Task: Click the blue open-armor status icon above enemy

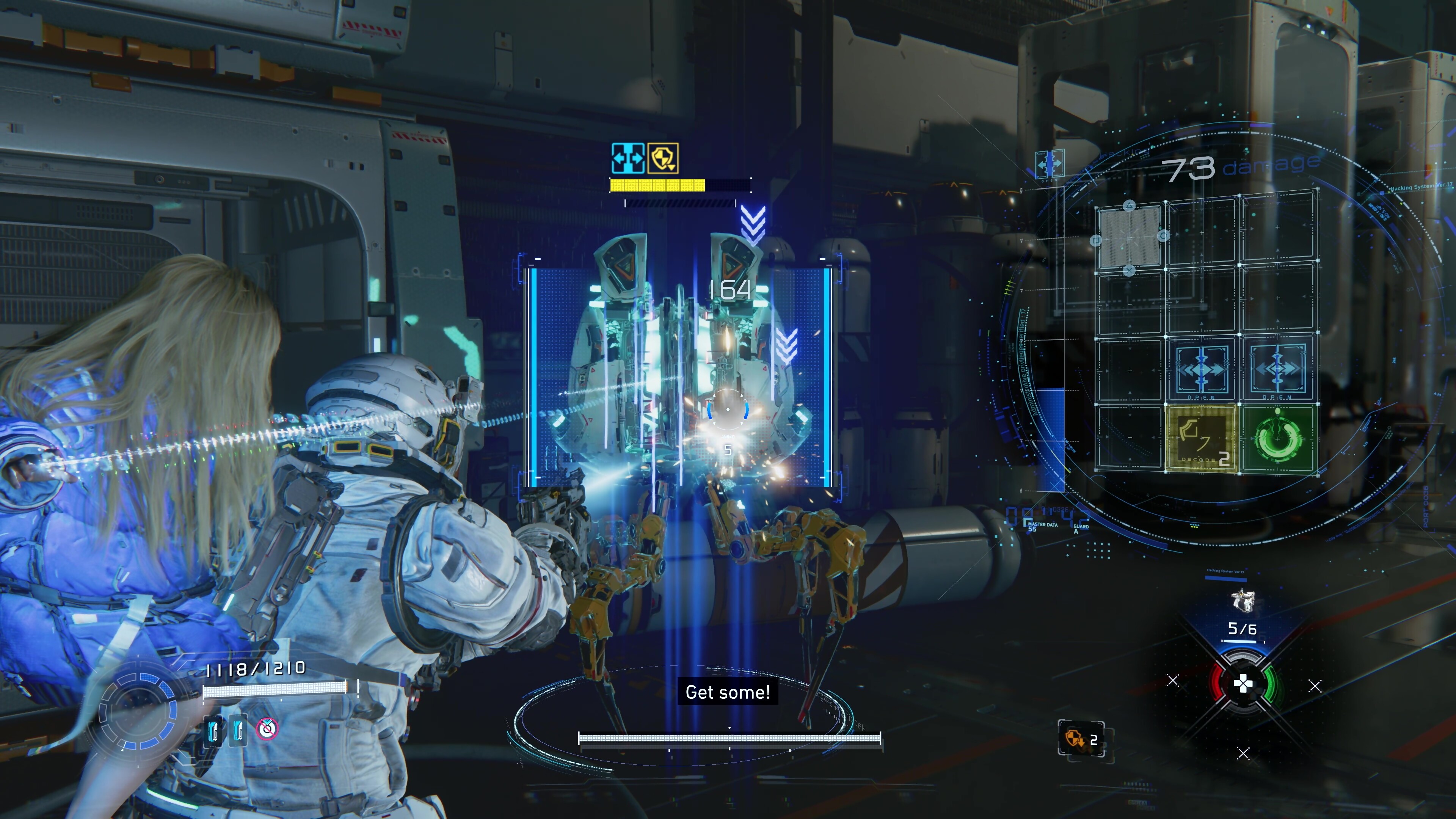Action: click(x=628, y=158)
